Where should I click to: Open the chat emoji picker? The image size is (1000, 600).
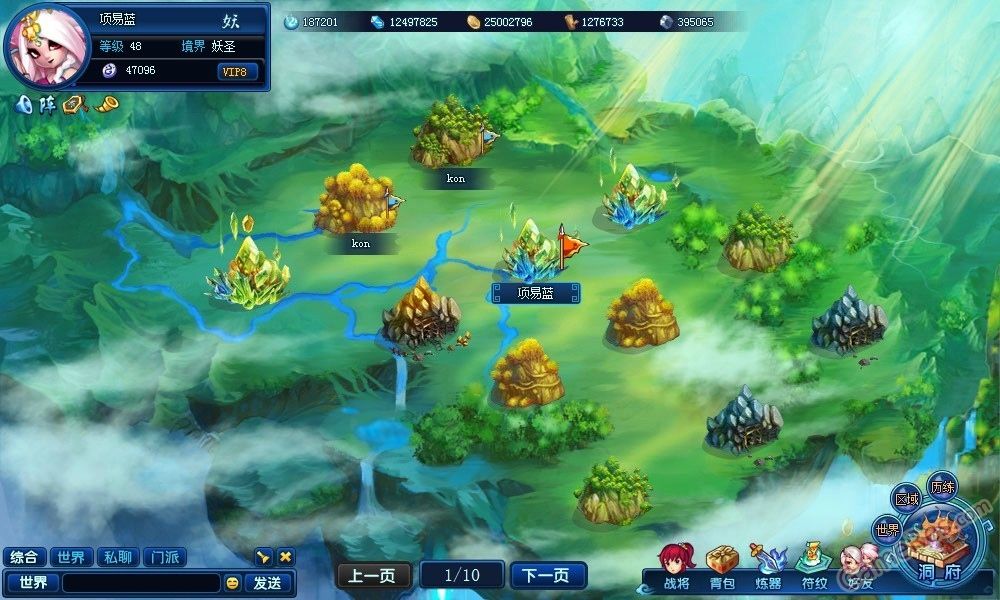click(232, 582)
